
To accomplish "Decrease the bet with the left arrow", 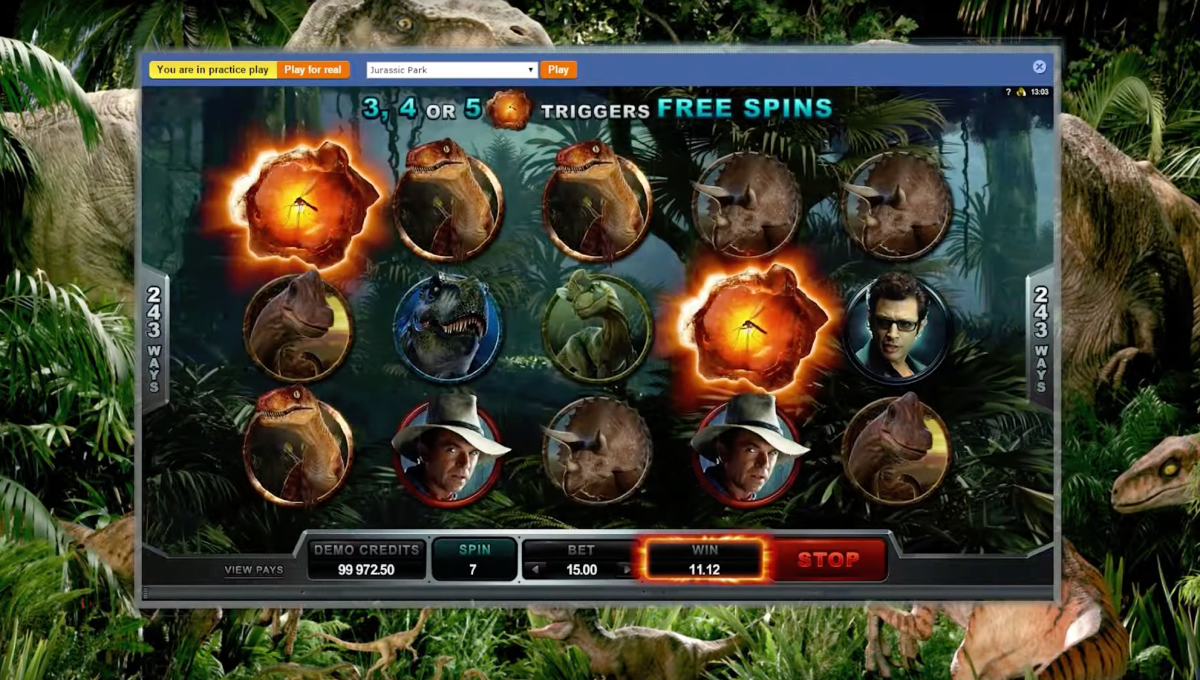I will (535, 570).
